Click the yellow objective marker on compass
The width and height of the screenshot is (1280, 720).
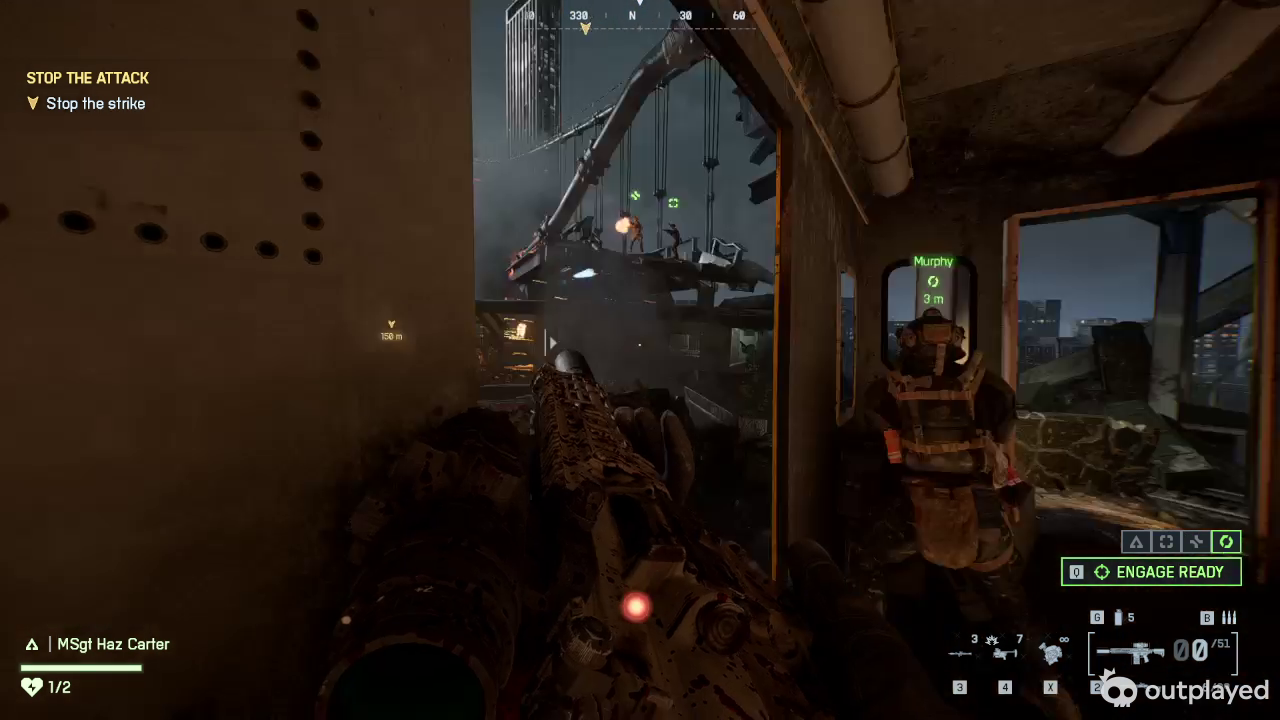tap(585, 29)
